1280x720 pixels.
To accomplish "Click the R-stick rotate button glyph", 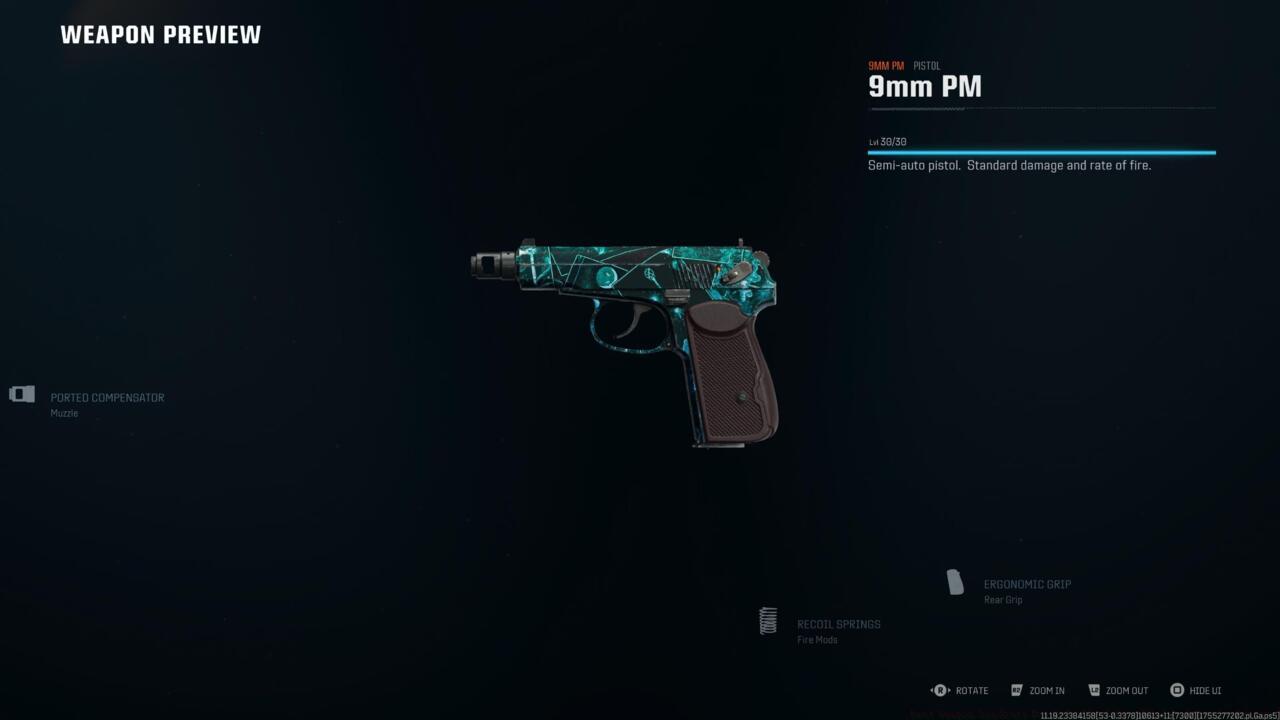I will [x=940, y=690].
